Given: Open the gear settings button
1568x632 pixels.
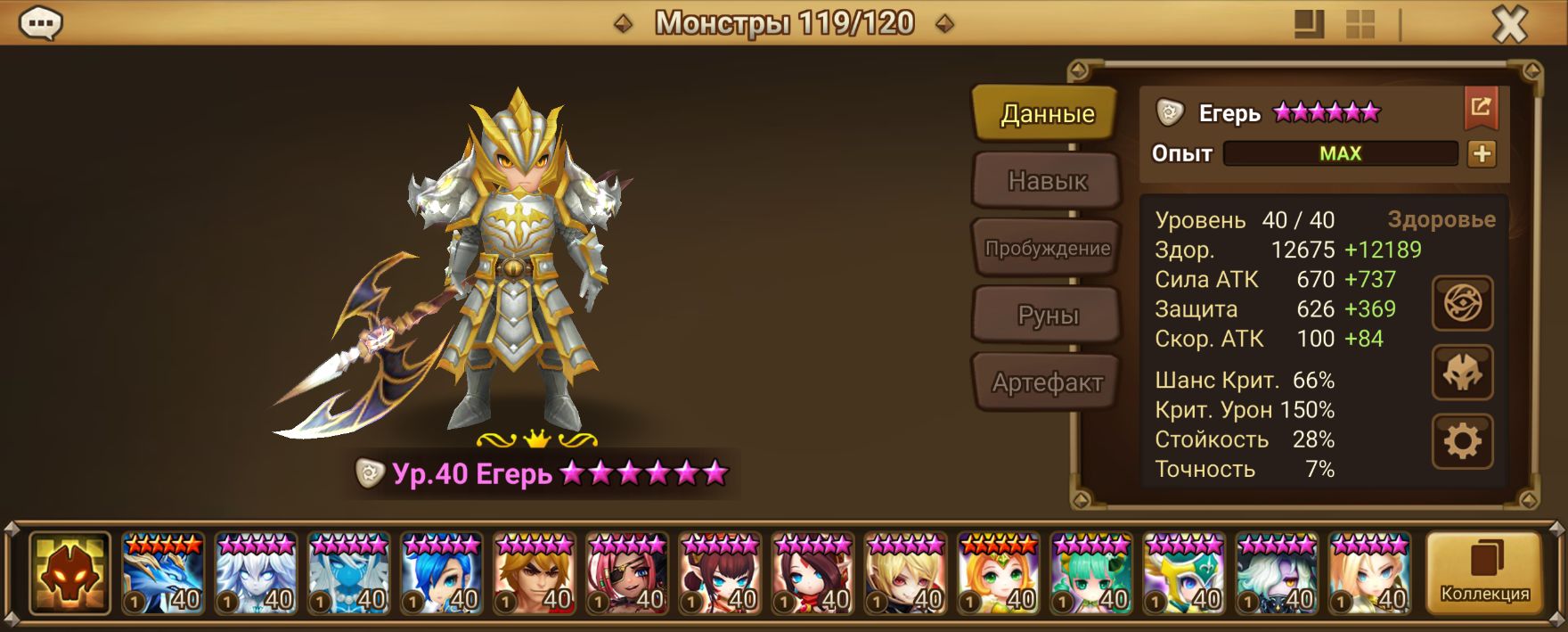Looking at the screenshot, I should tap(1462, 441).
